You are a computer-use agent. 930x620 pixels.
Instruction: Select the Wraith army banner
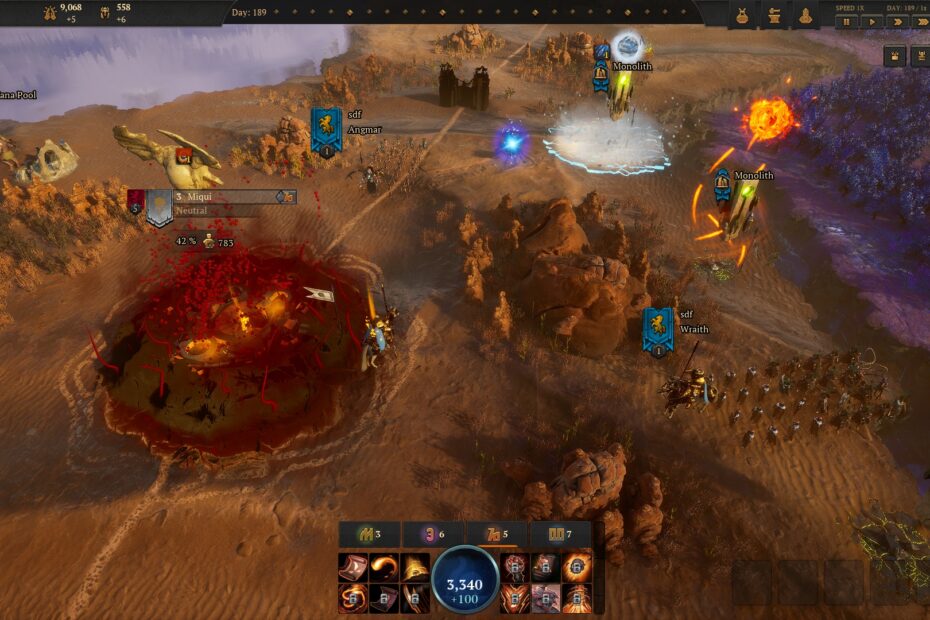[x=657, y=330]
